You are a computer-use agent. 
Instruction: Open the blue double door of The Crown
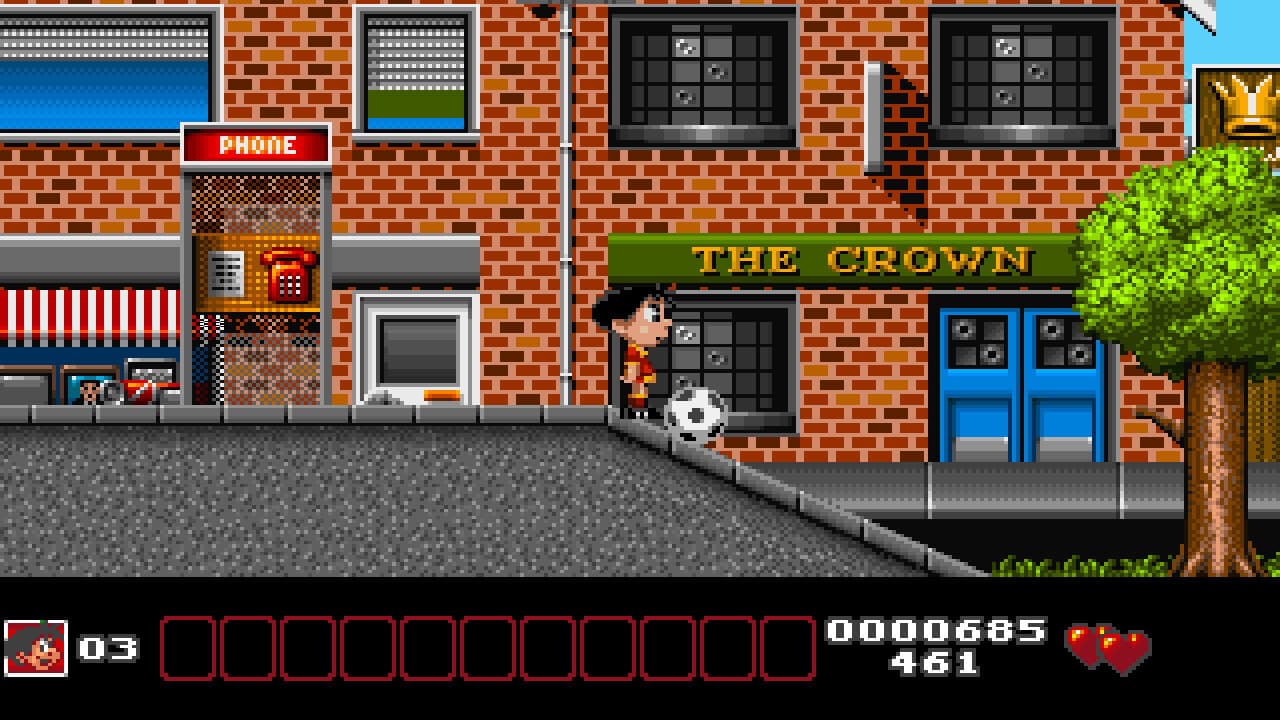point(1012,385)
